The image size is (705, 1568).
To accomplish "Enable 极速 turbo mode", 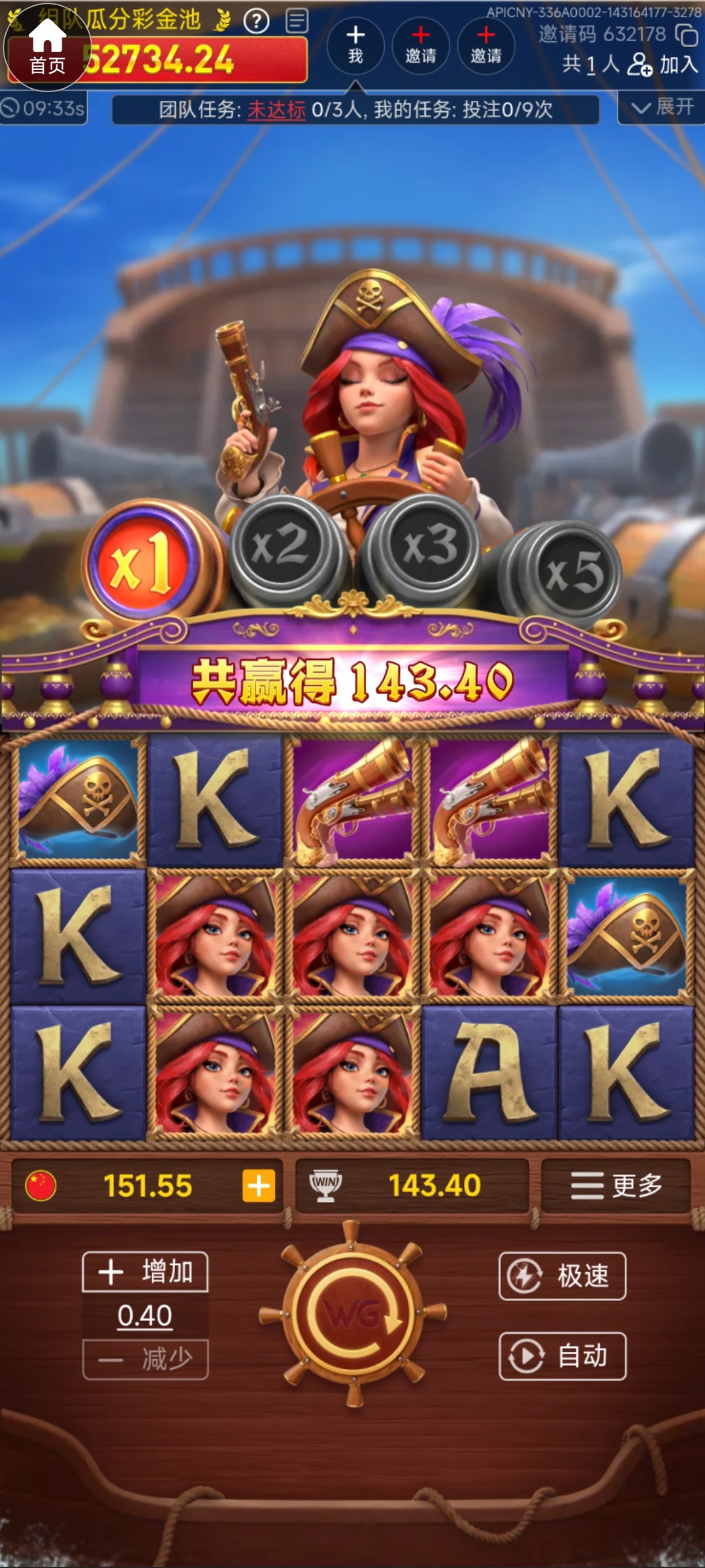I will click(562, 1275).
